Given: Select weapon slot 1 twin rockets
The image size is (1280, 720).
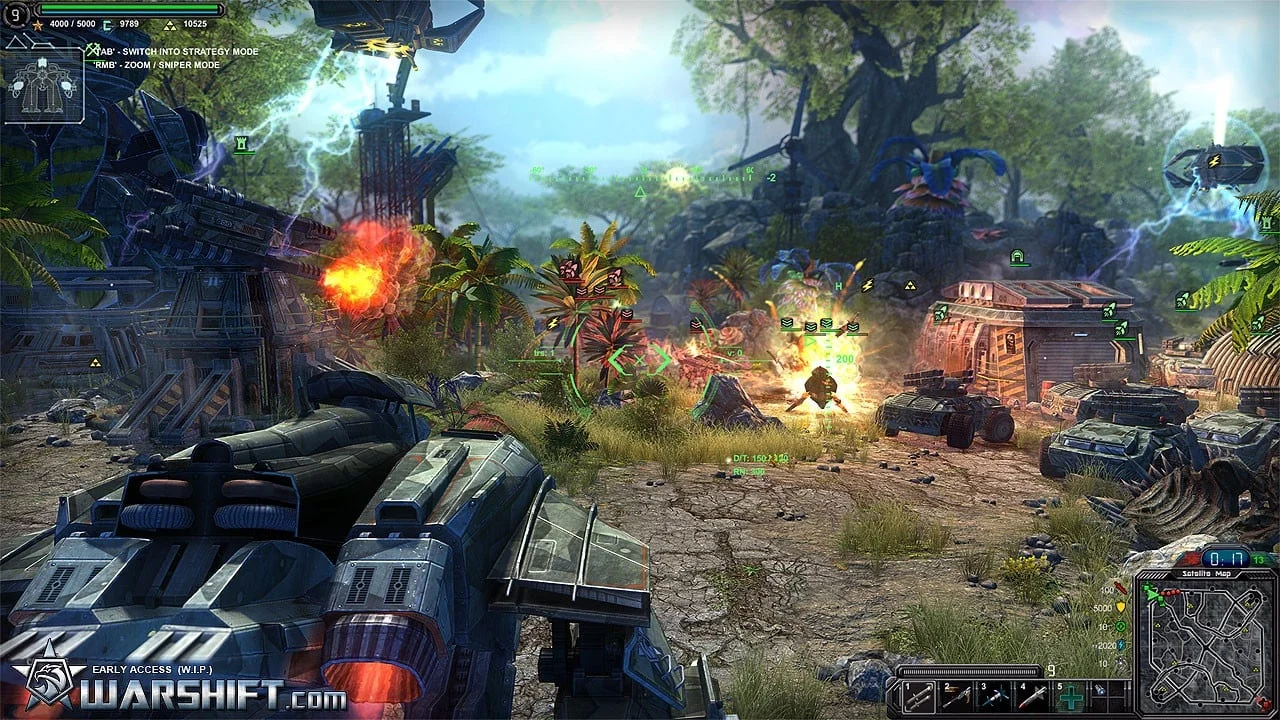Looking at the screenshot, I should pos(919,697).
